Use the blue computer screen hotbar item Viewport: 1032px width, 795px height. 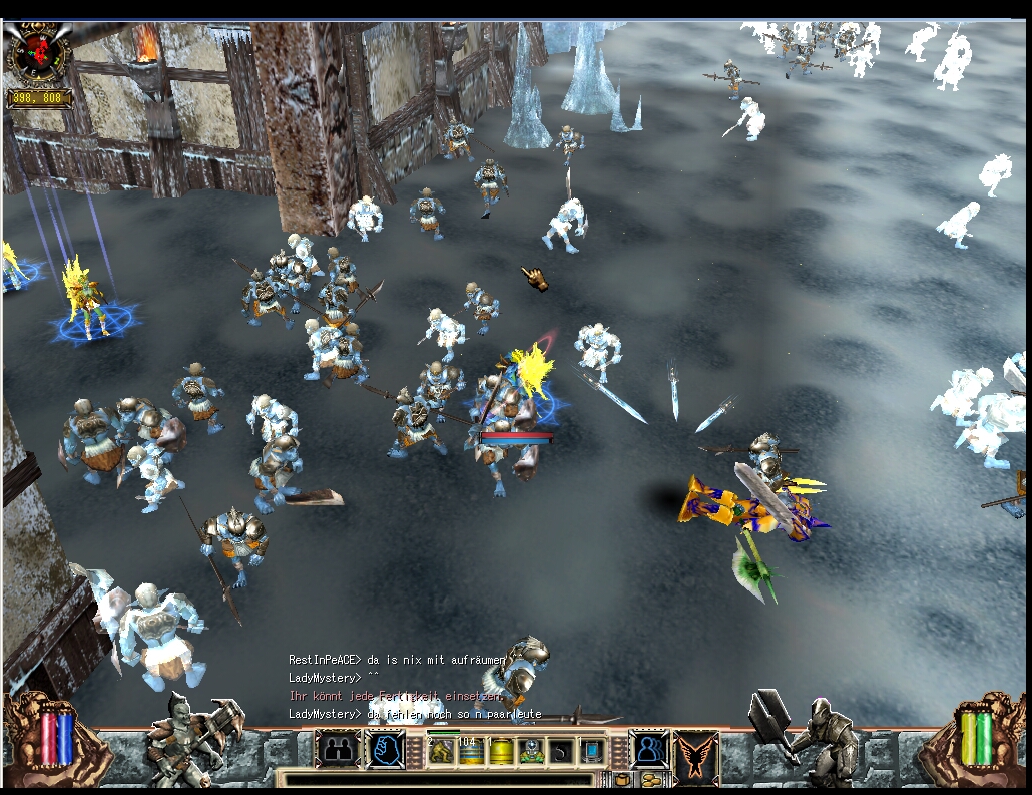[592, 751]
